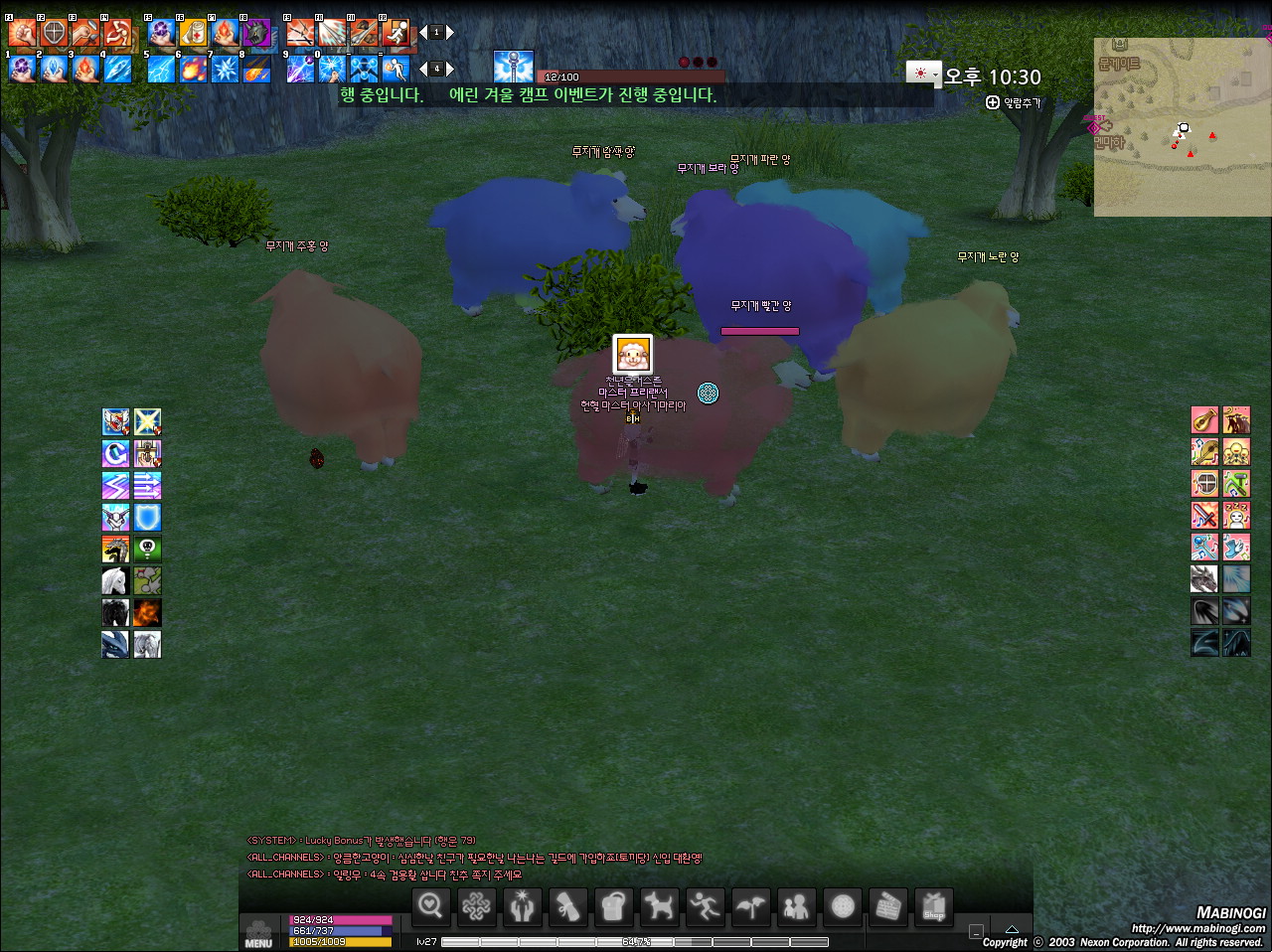Click the magnifying glass search icon
Image resolution: width=1272 pixels, height=952 pixels.
click(430, 906)
